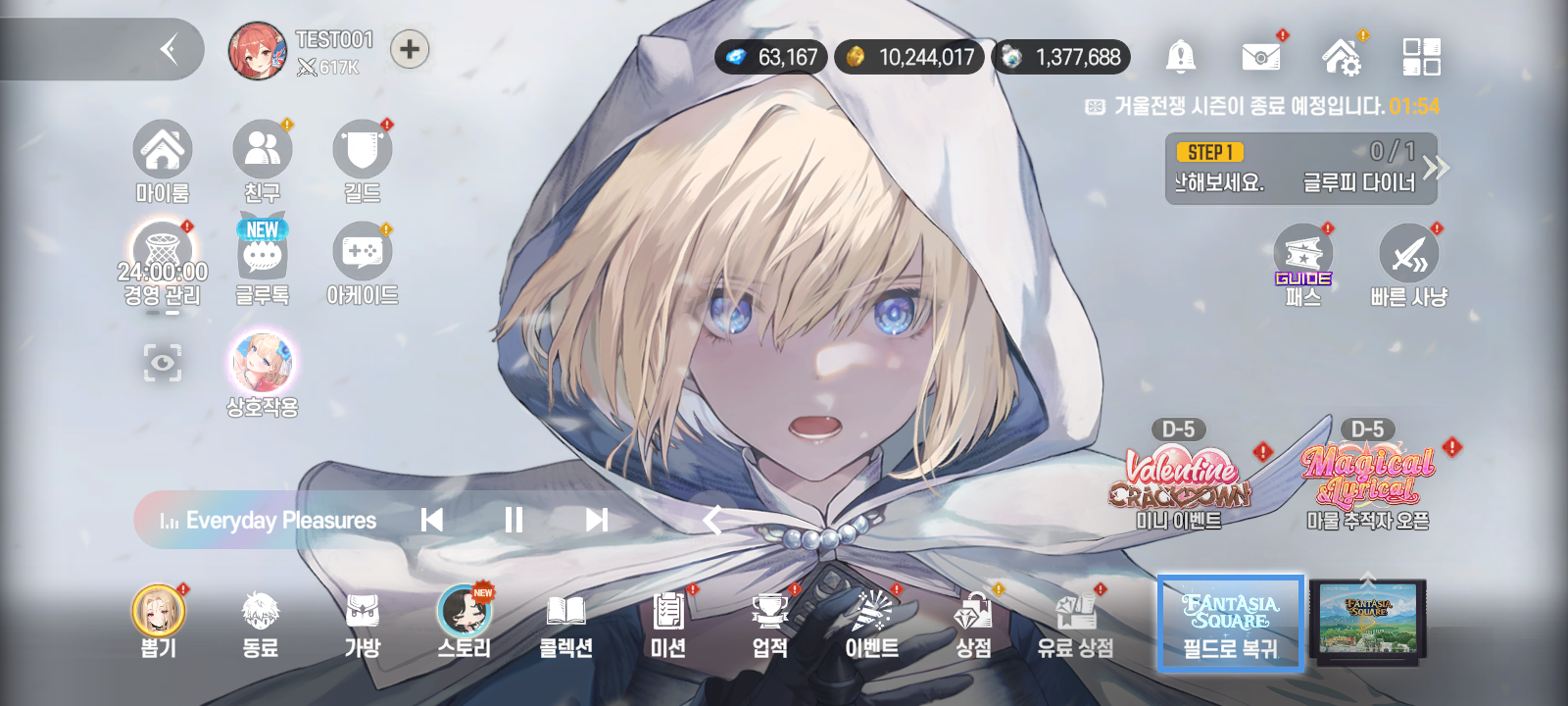Viewport: 1568px width, 706px height.
Task: Open the 뽑기 (gacha) menu
Action: [158, 623]
